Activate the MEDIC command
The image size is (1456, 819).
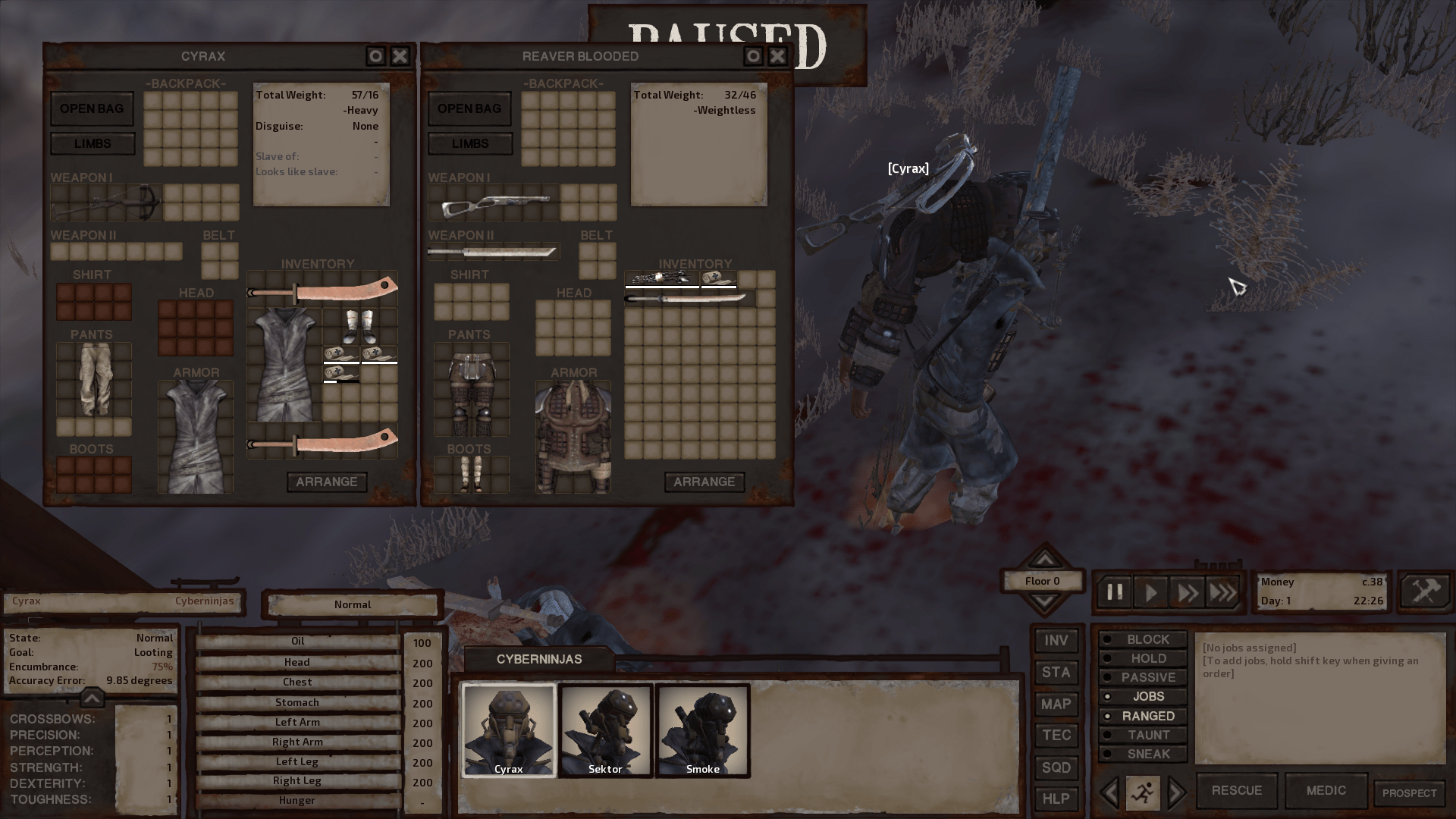pos(1326,790)
